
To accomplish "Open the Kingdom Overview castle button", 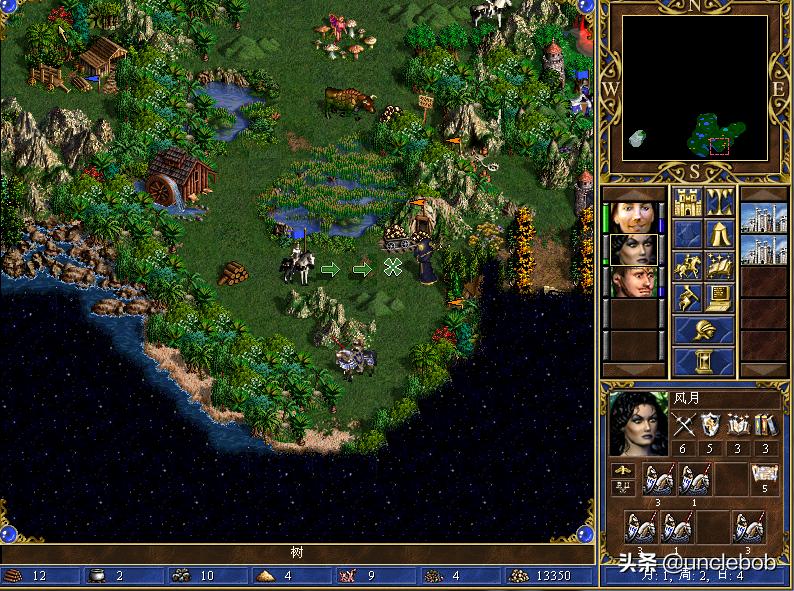I will [687, 202].
